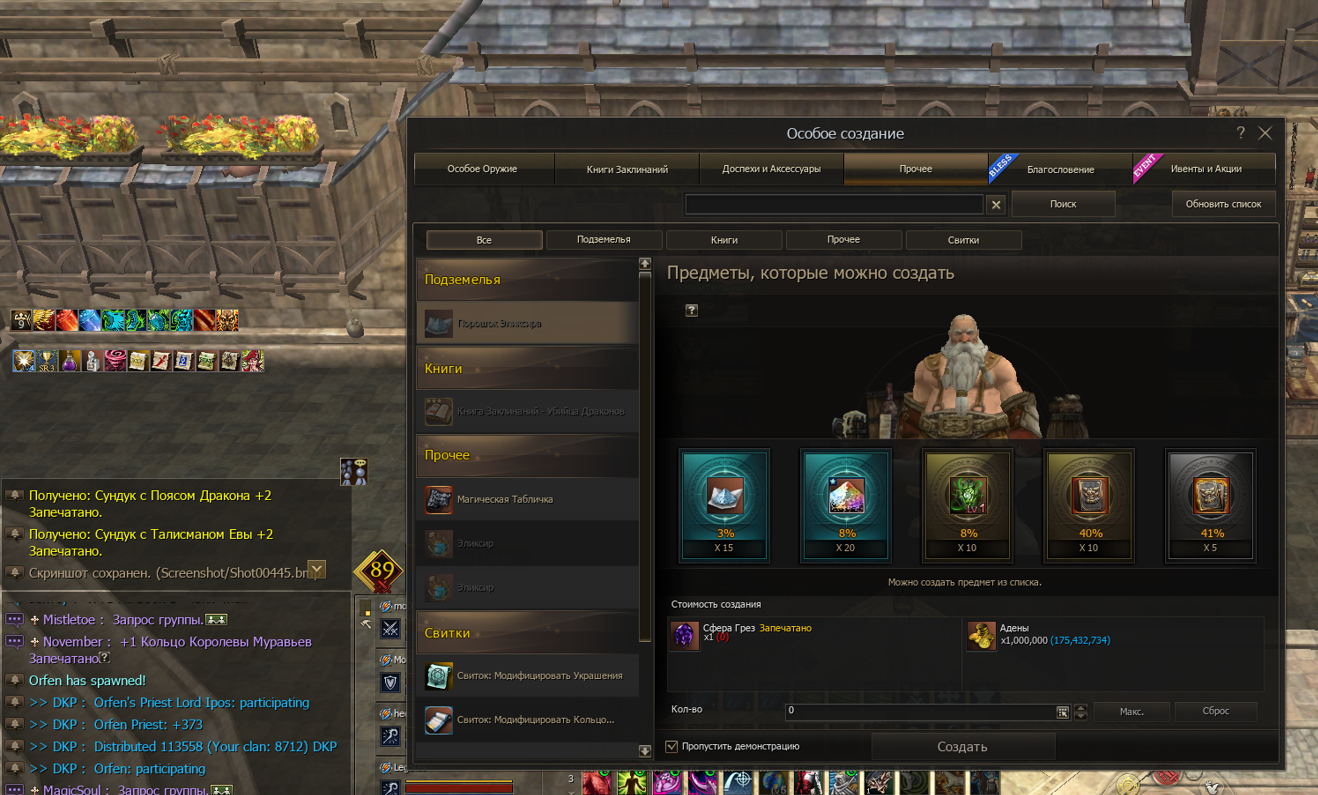Click the Создать craft button

point(962,747)
